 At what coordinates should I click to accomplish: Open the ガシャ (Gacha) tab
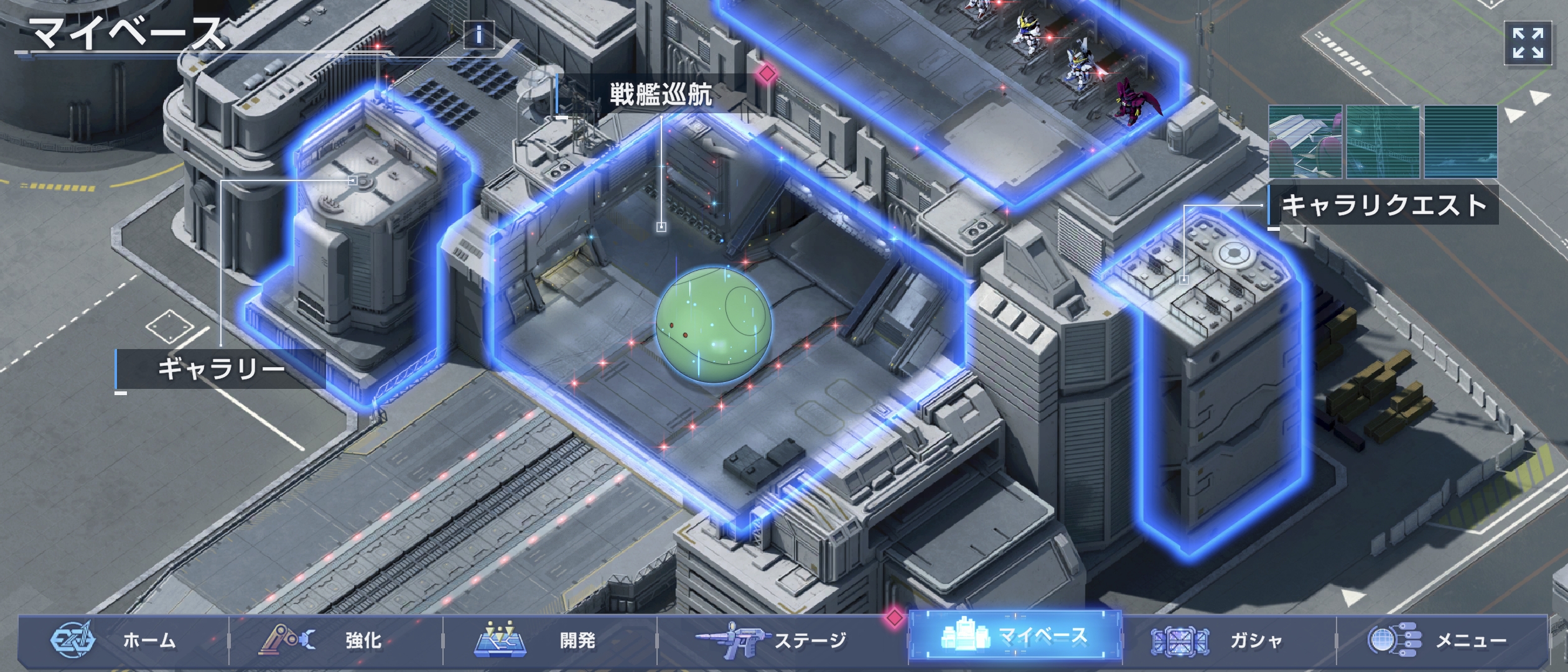coord(1230,640)
